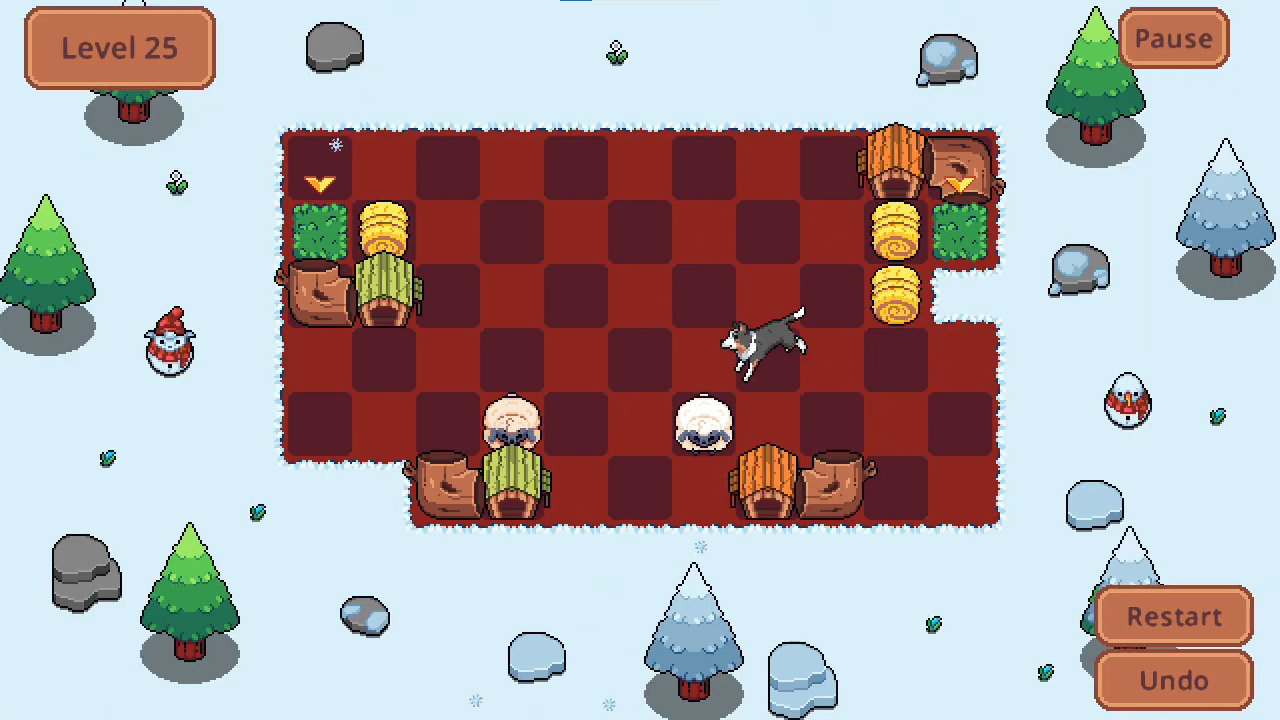Click the Undo button
The height and width of the screenshot is (720, 1280).
click(1173, 680)
